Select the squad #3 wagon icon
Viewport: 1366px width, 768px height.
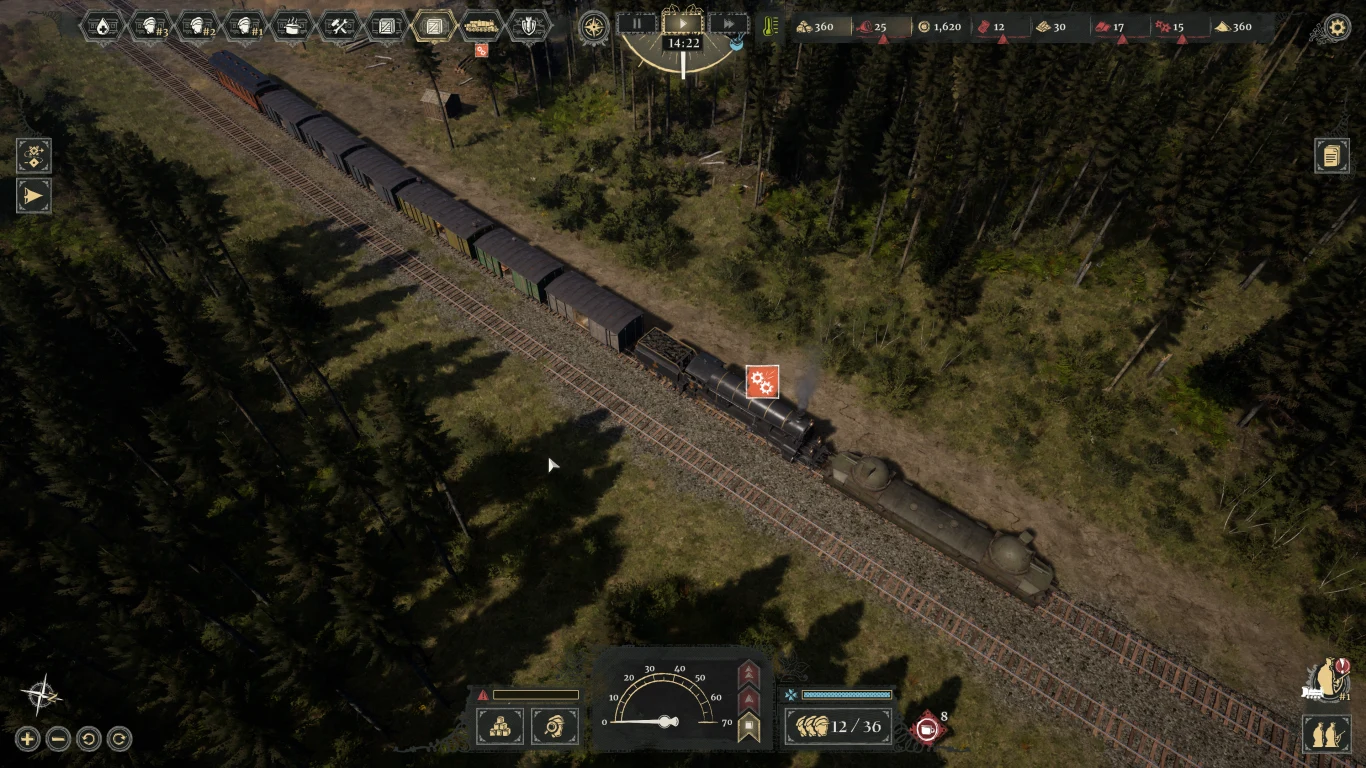150,26
